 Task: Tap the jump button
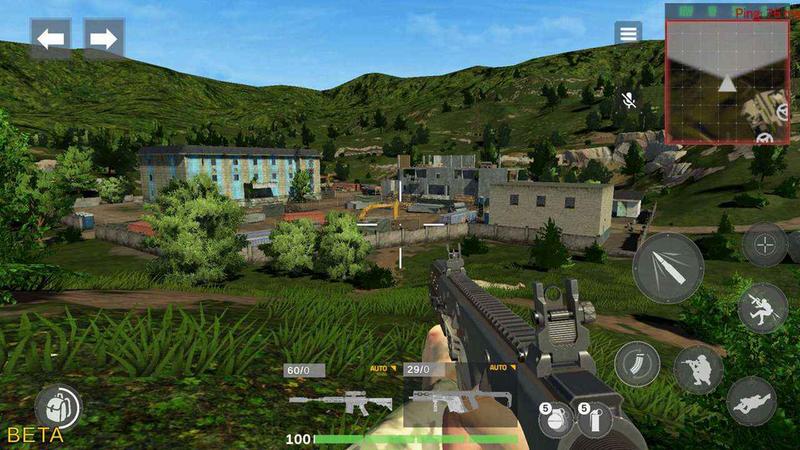click(x=763, y=308)
